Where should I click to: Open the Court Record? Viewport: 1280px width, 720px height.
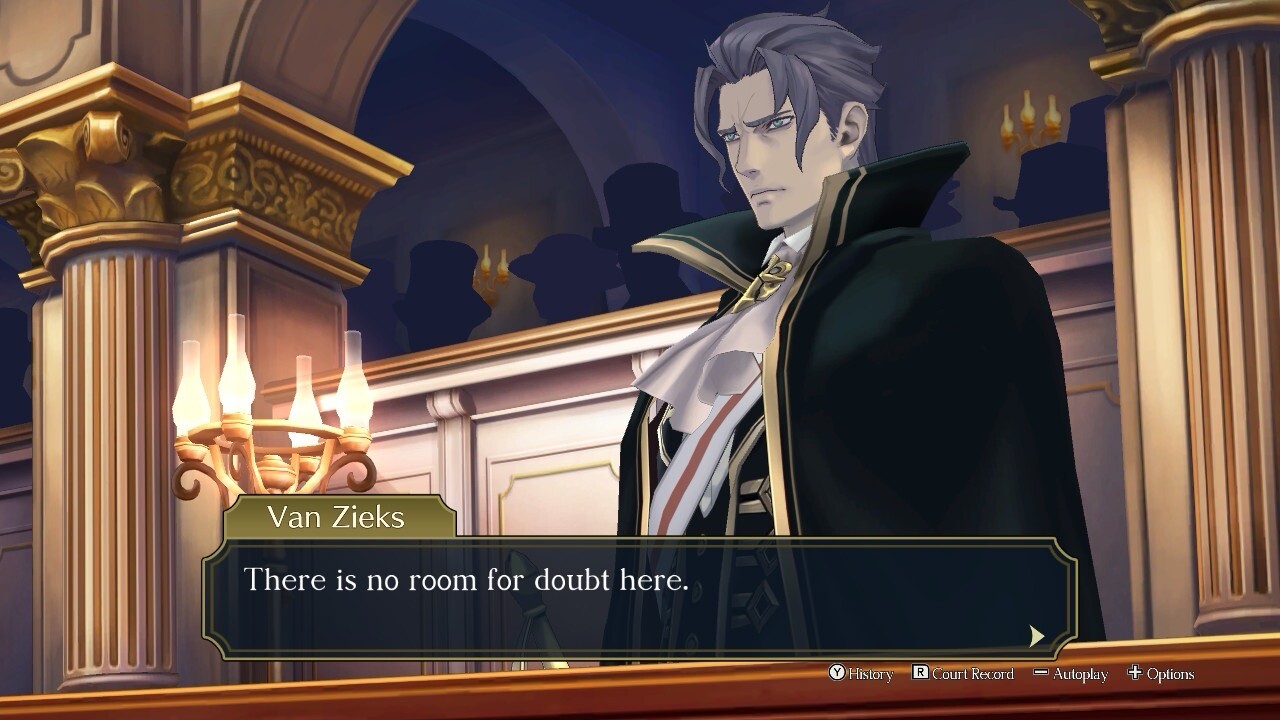click(963, 674)
